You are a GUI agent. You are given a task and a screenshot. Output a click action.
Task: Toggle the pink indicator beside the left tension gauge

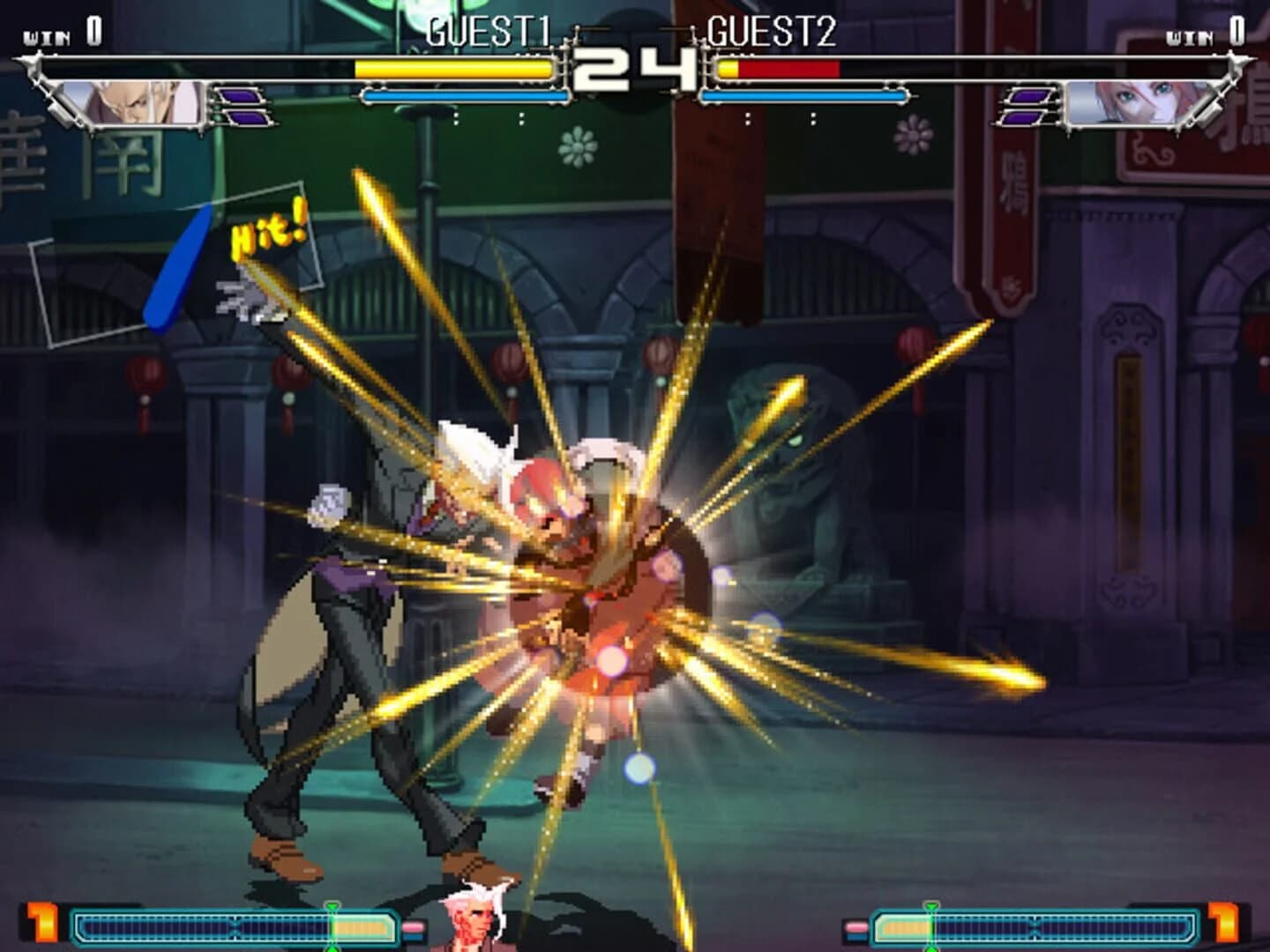tap(412, 925)
